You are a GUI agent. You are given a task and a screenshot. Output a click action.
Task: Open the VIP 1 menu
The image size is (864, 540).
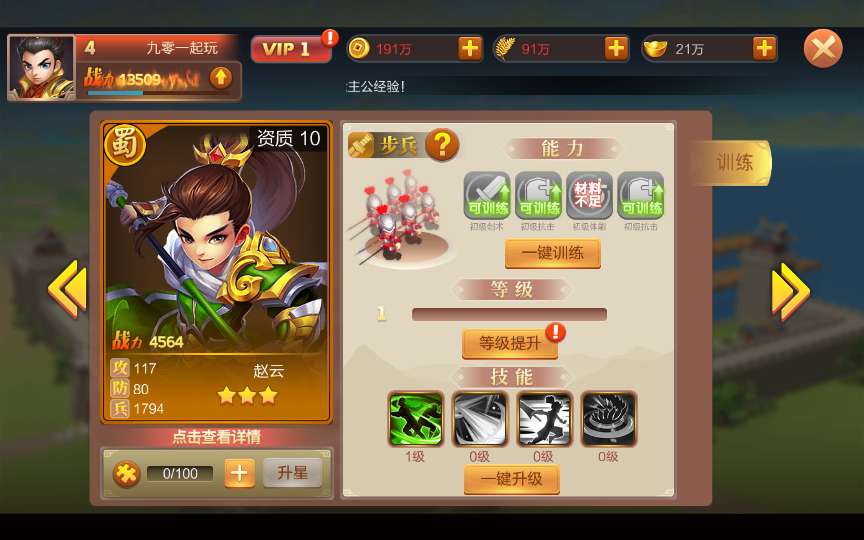point(290,49)
